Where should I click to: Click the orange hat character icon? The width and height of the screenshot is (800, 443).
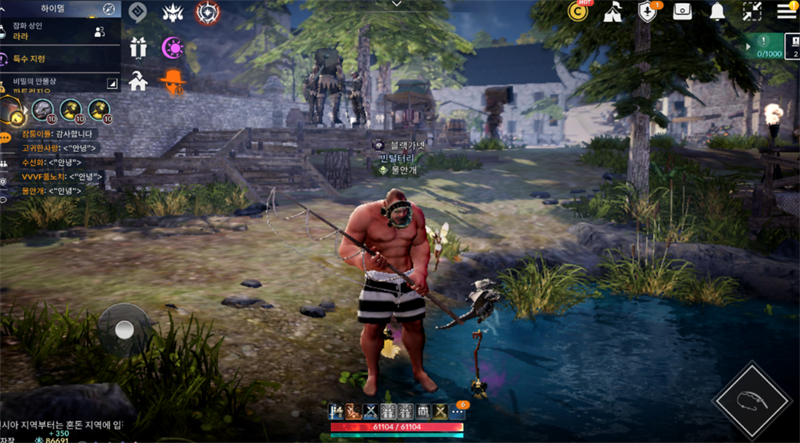pos(173,83)
